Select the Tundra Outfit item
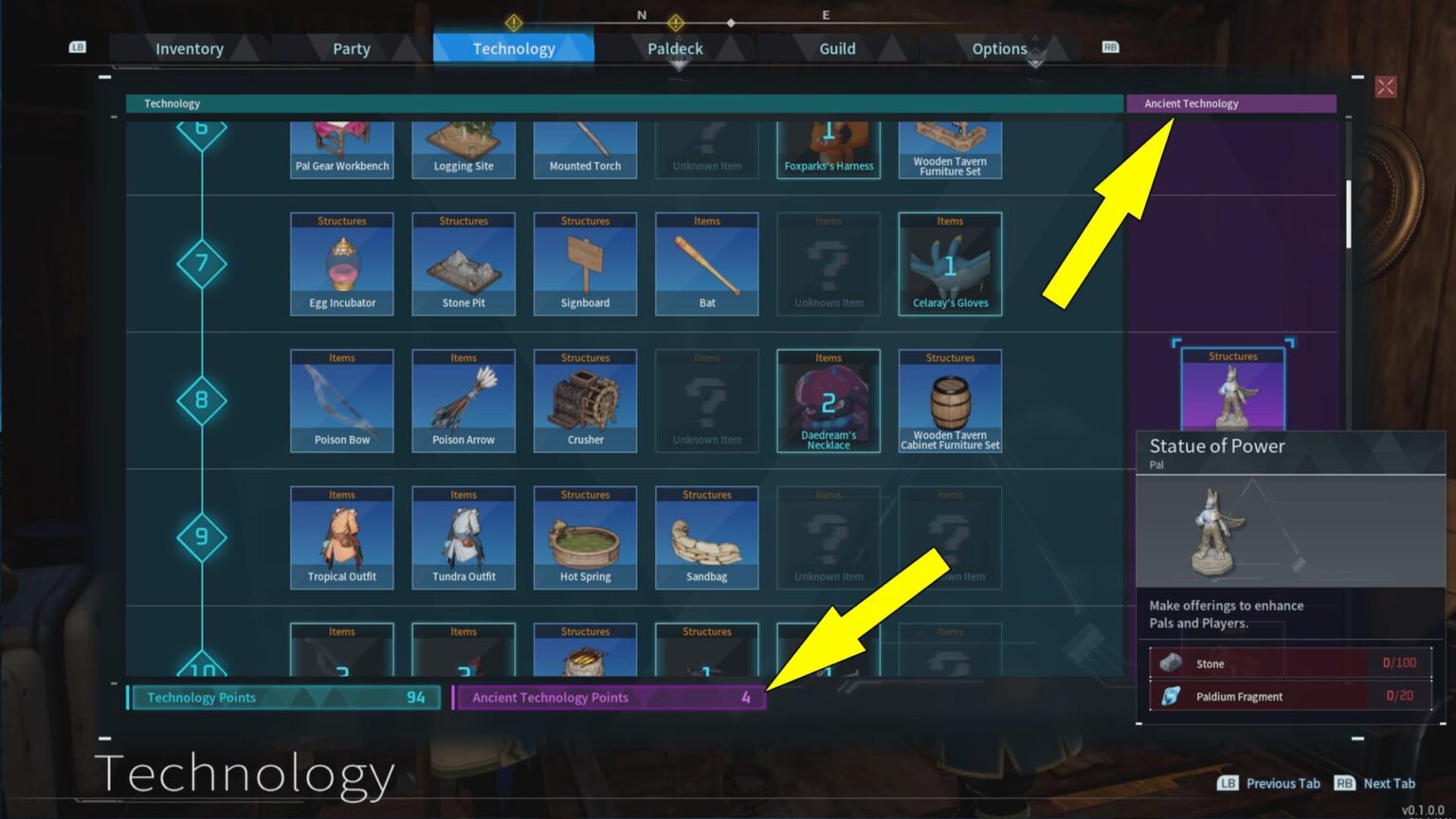The width and height of the screenshot is (1456, 819). (x=464, y=537)
